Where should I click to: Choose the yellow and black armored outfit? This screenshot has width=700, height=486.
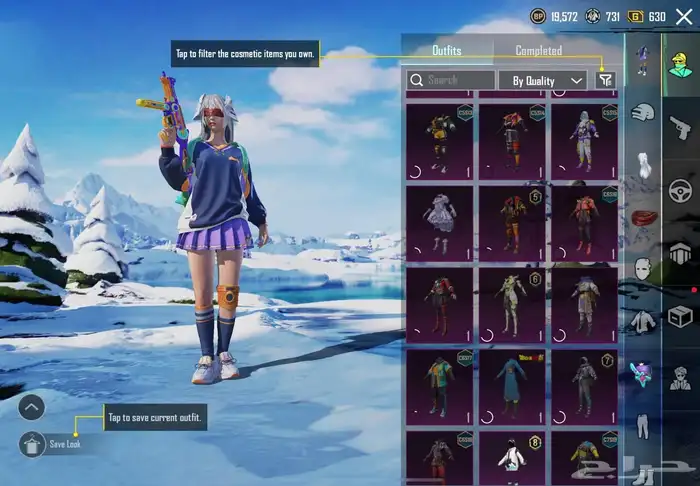pyautogui.click(x=438, y=140)
